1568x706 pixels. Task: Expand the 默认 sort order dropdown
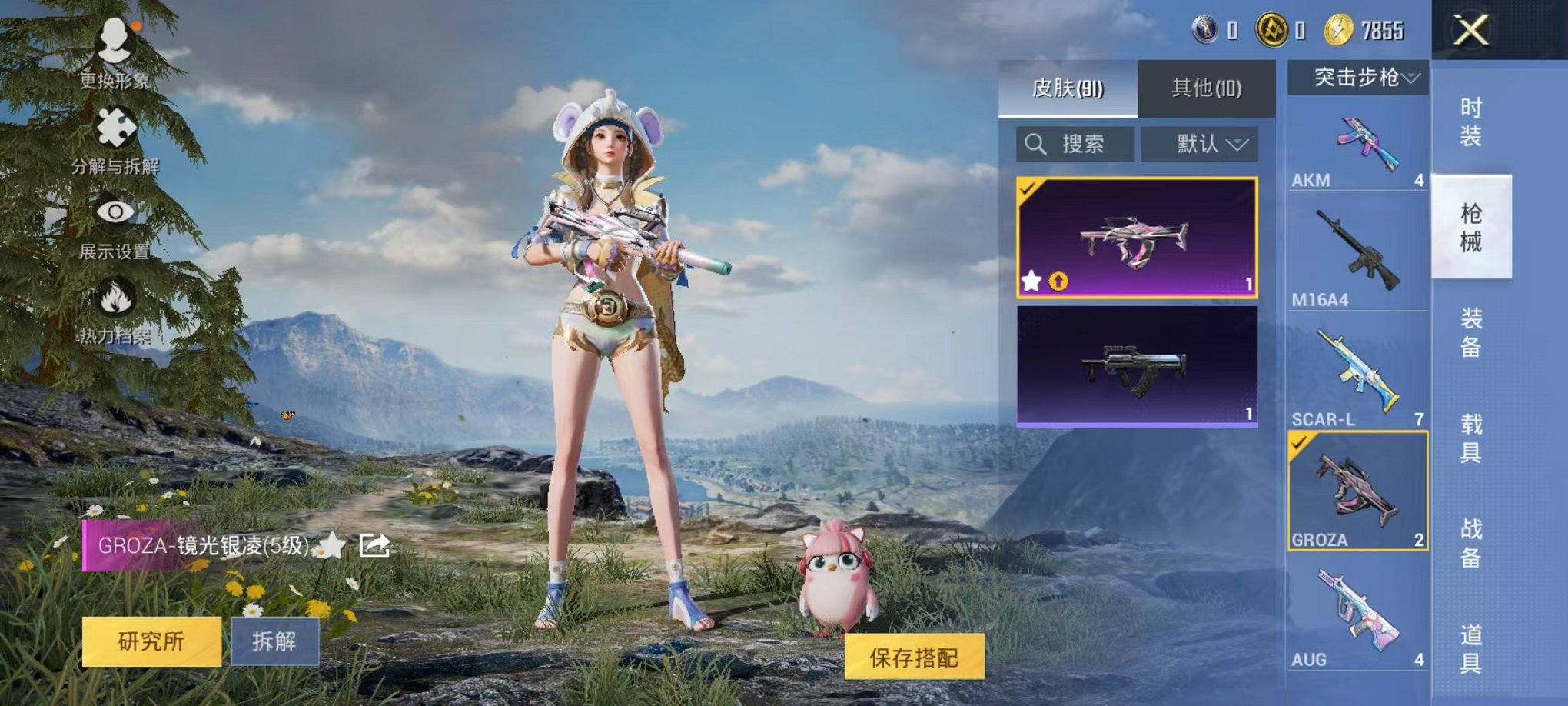tap(1199, 144)
